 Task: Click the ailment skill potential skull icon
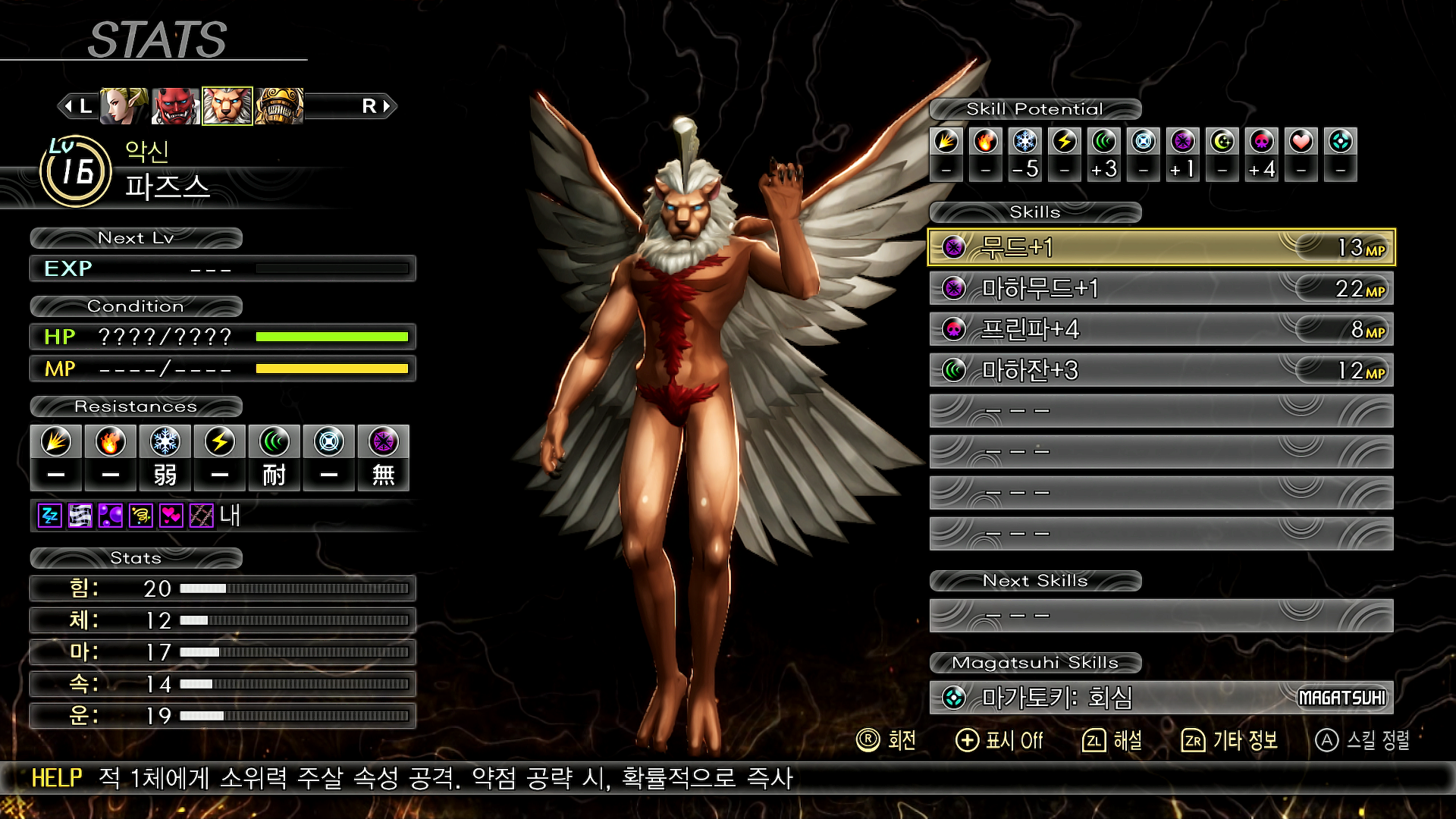1262,141
